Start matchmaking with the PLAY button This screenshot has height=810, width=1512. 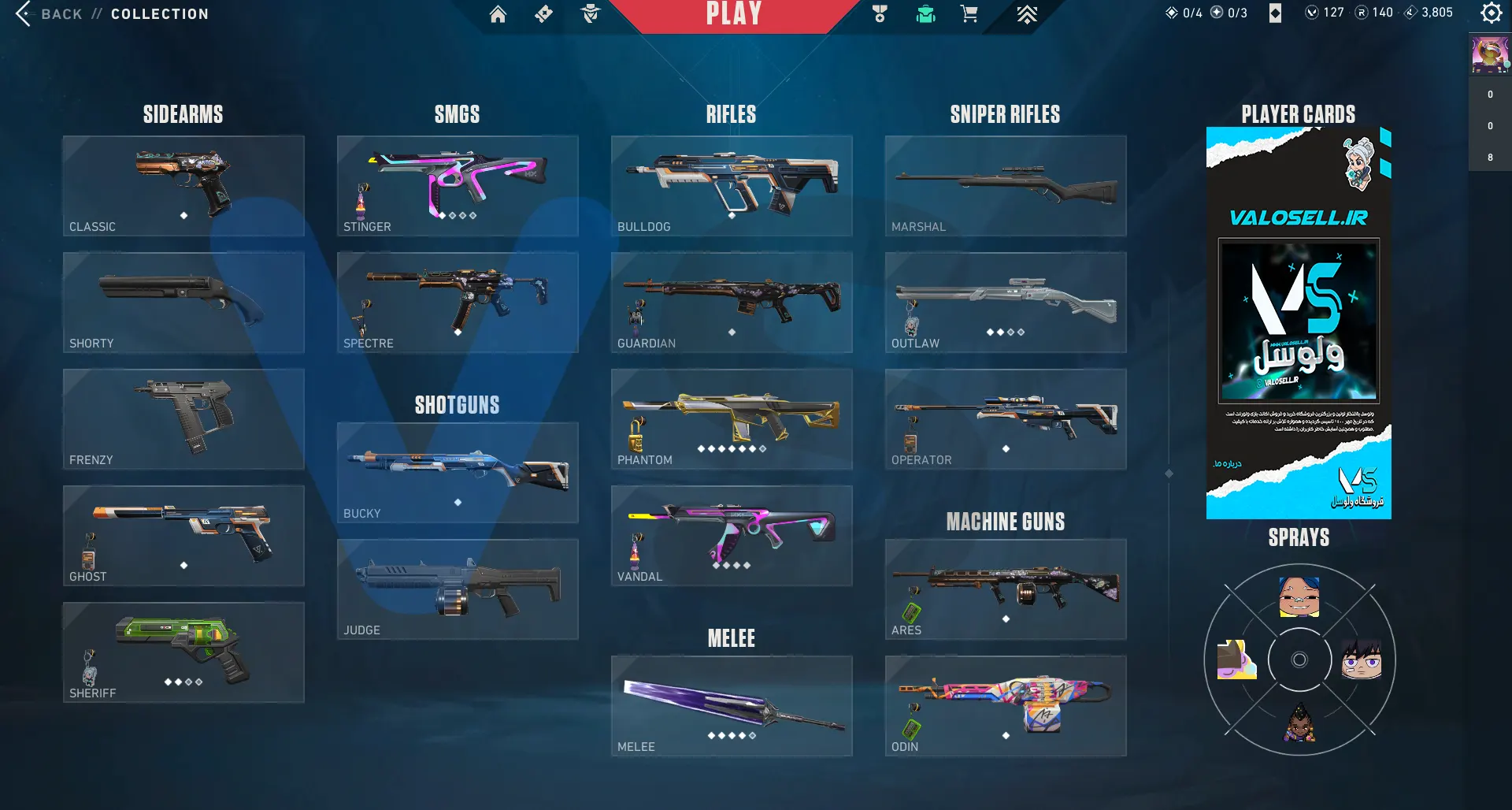coord(733,14)
